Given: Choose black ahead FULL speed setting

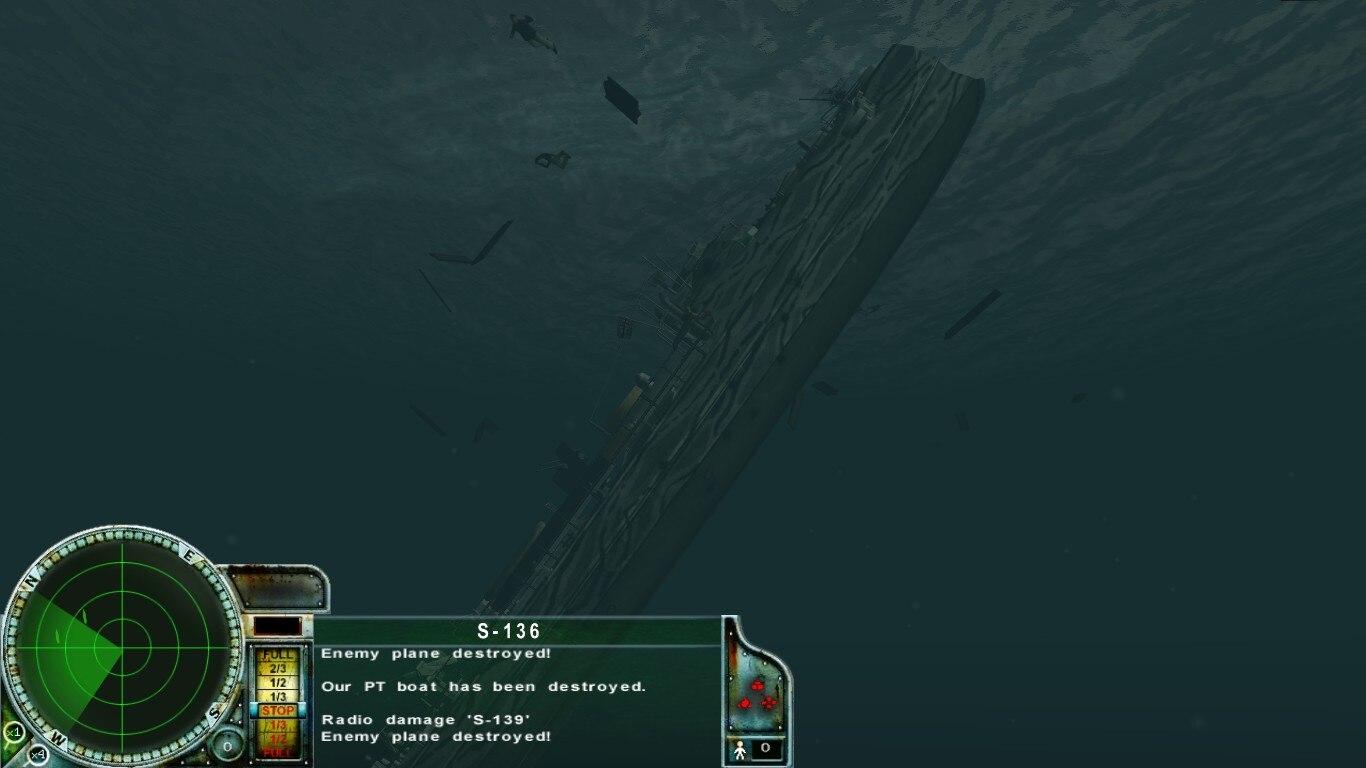Looking at the screenshot, I should (278, 655).
